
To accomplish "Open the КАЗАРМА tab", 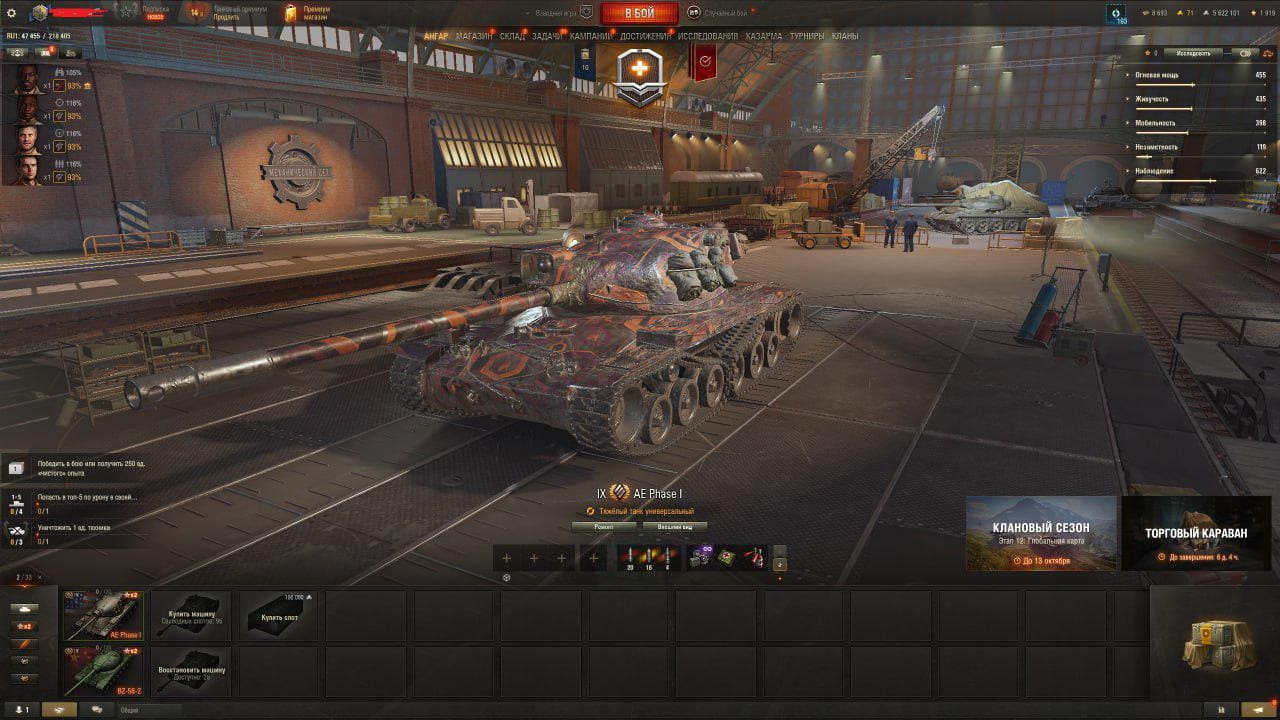I will coord(764,36).
